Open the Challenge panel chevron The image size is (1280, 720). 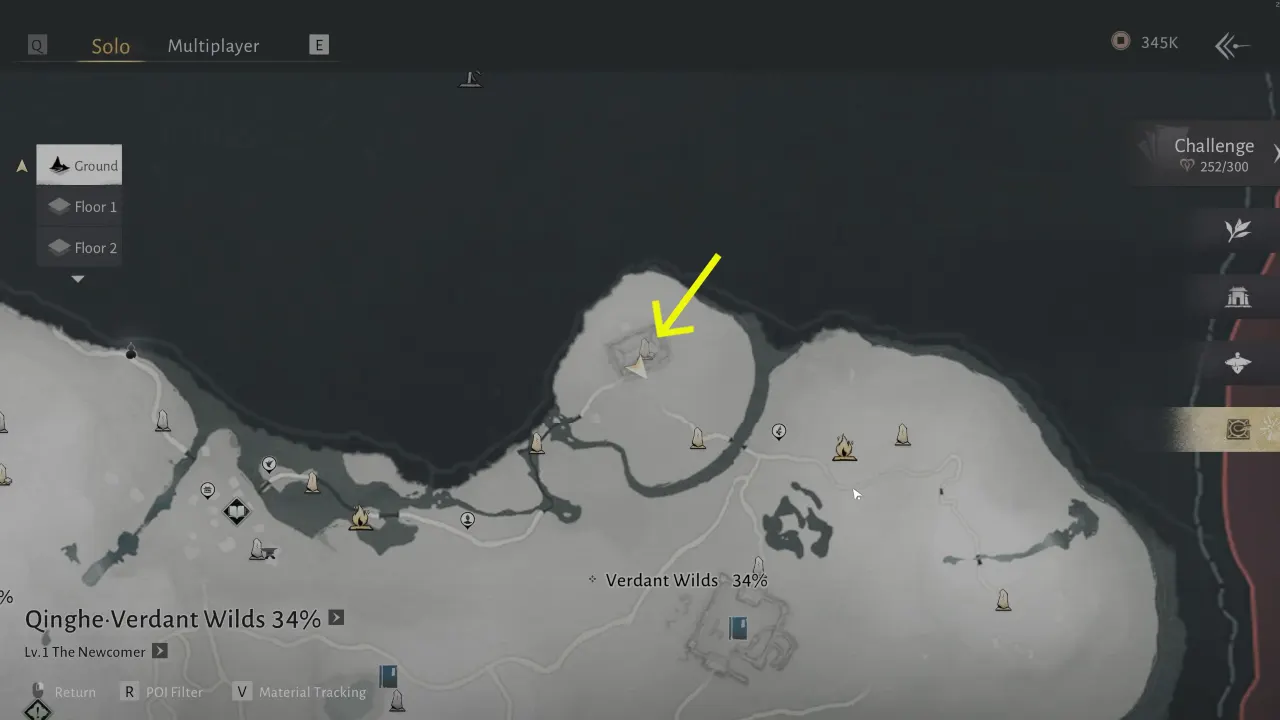coord(1275,153)
